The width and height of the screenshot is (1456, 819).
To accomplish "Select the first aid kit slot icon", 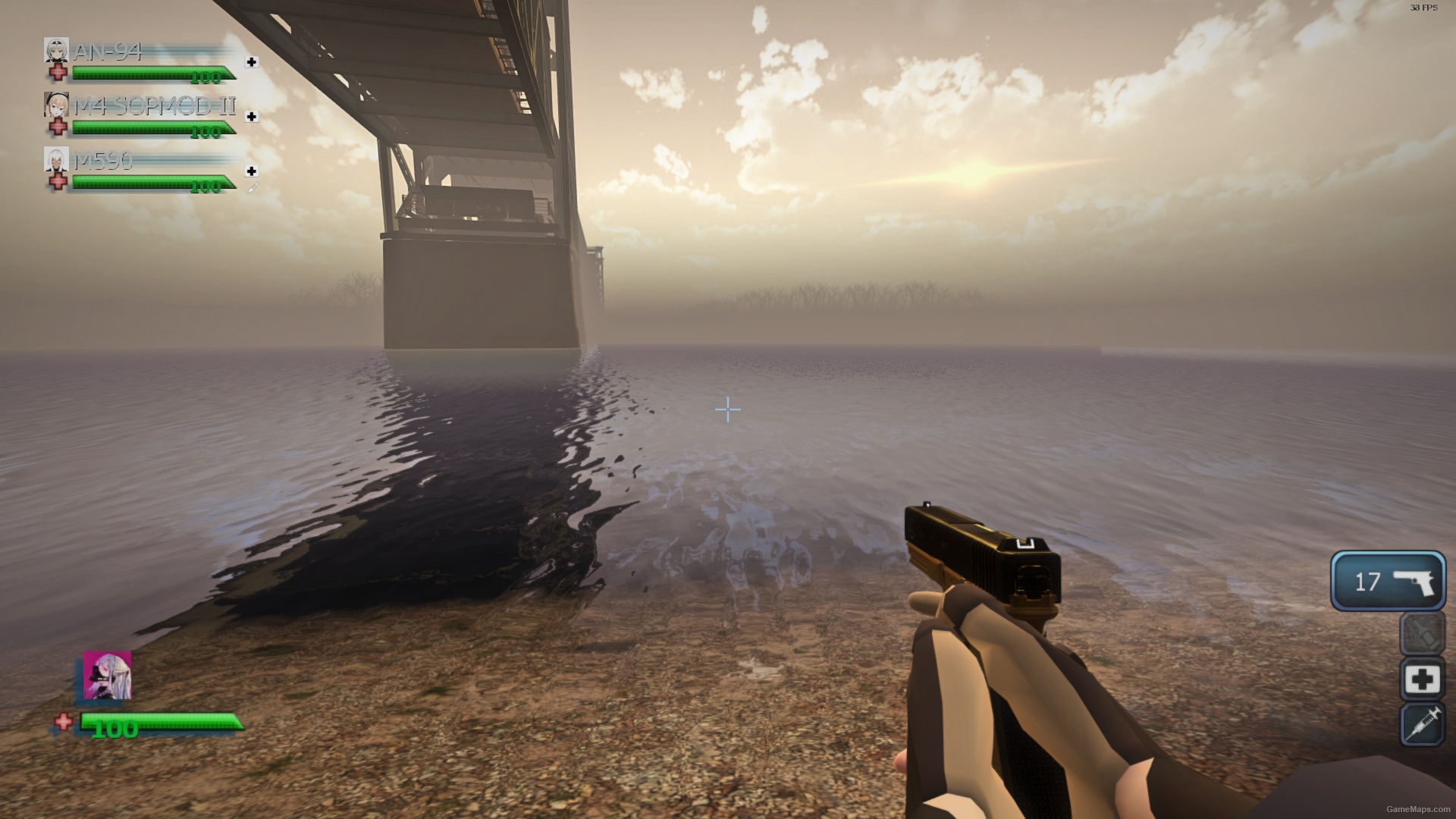I will point(1421,679).
